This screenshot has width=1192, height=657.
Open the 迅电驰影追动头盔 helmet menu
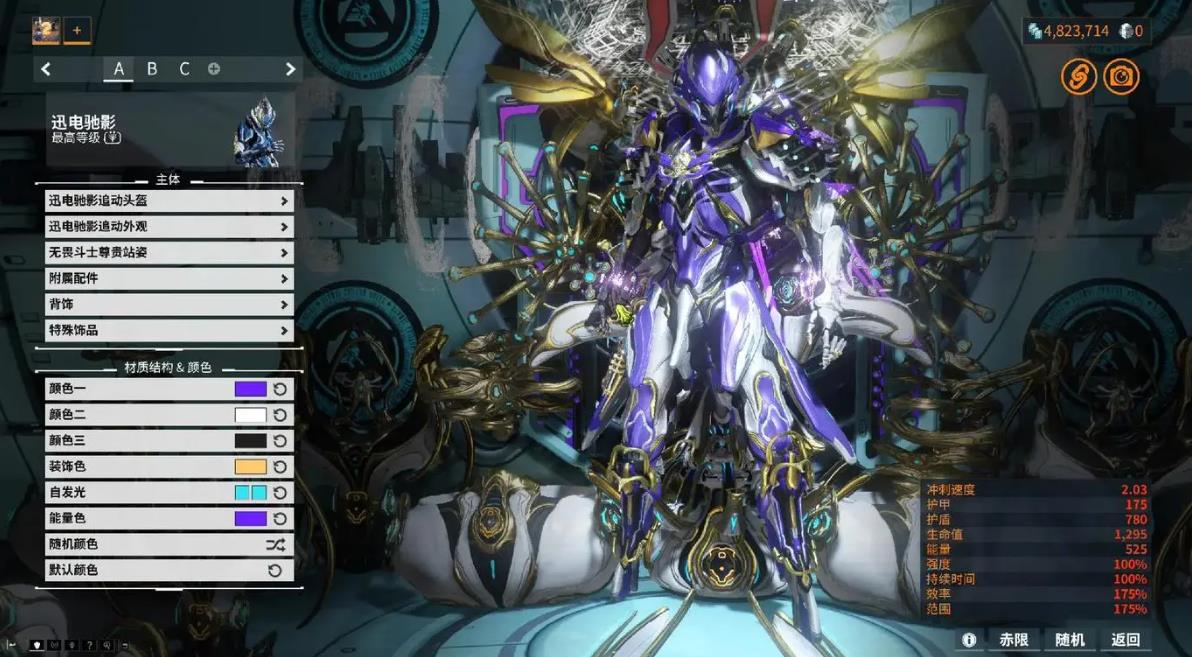tap(168, 201)
